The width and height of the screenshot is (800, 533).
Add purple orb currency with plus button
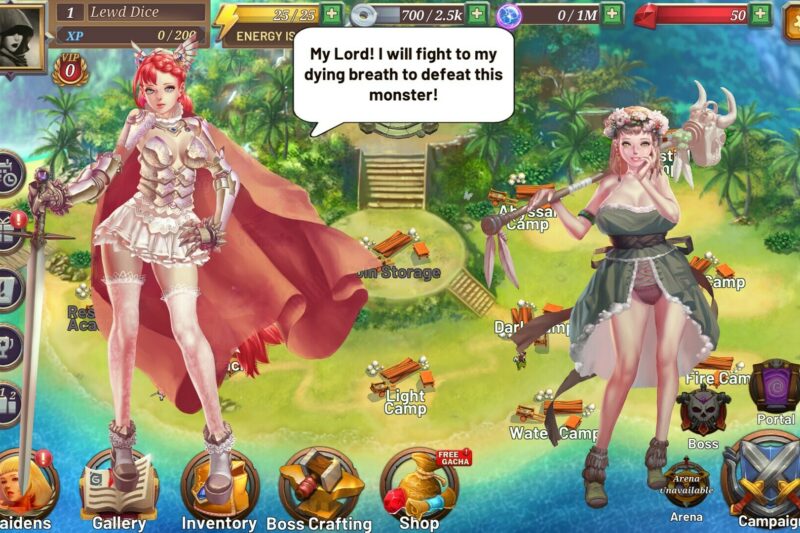pos(611,14)
